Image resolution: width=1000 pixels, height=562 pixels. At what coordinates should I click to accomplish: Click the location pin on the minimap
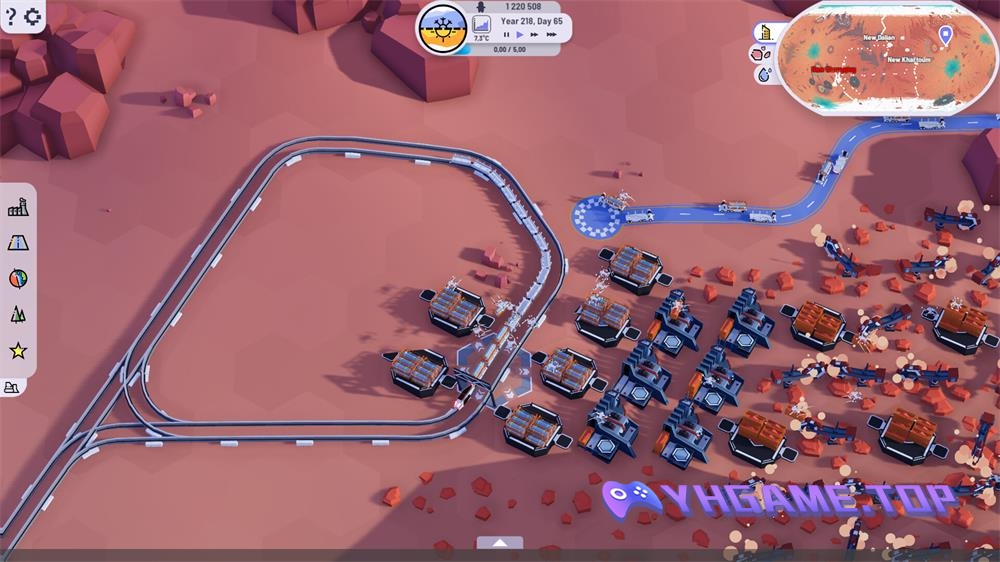(x=945, y=35)
